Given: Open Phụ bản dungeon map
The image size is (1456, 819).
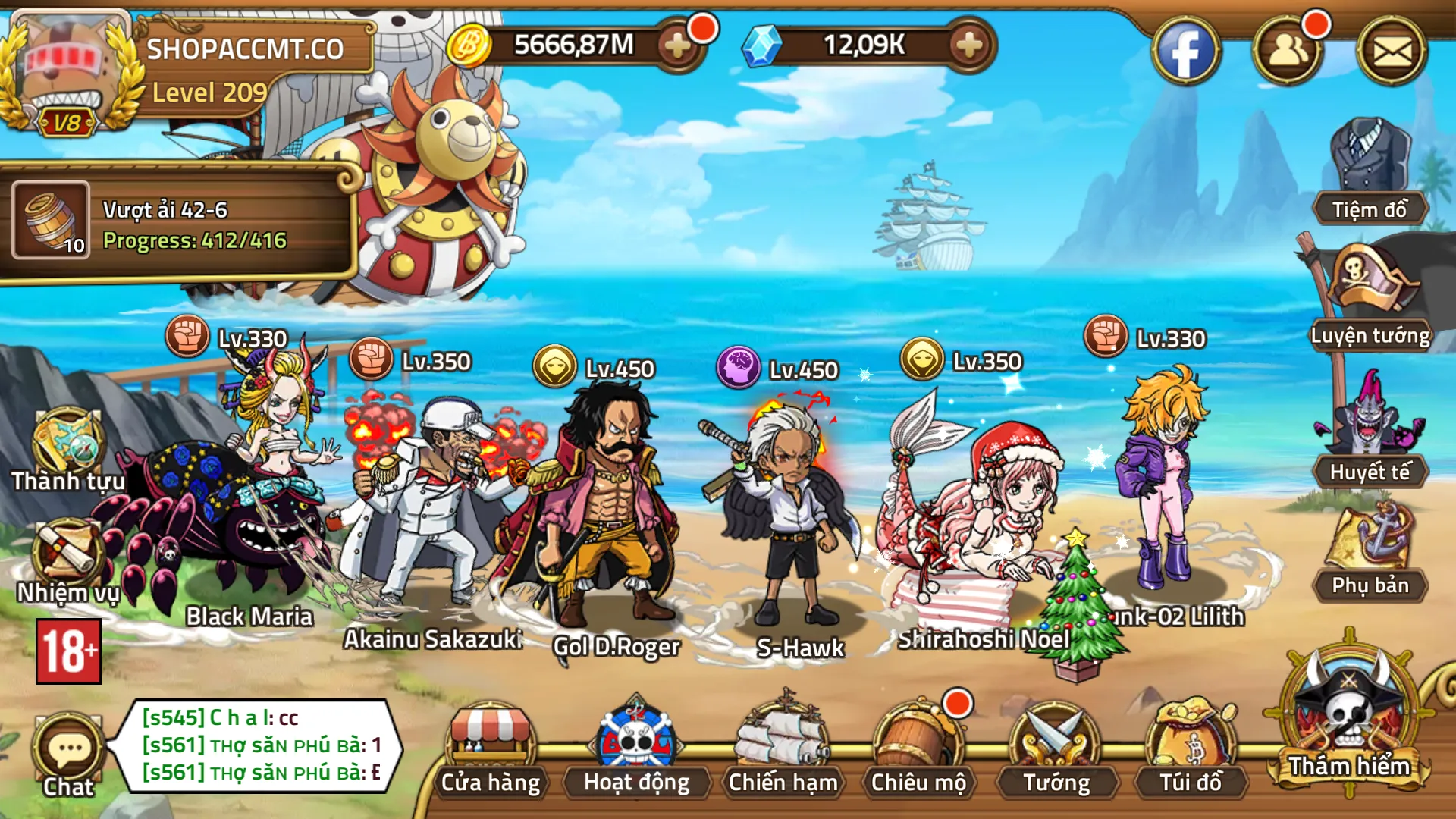Looking at the screenshot, I should pos(1370,552).
